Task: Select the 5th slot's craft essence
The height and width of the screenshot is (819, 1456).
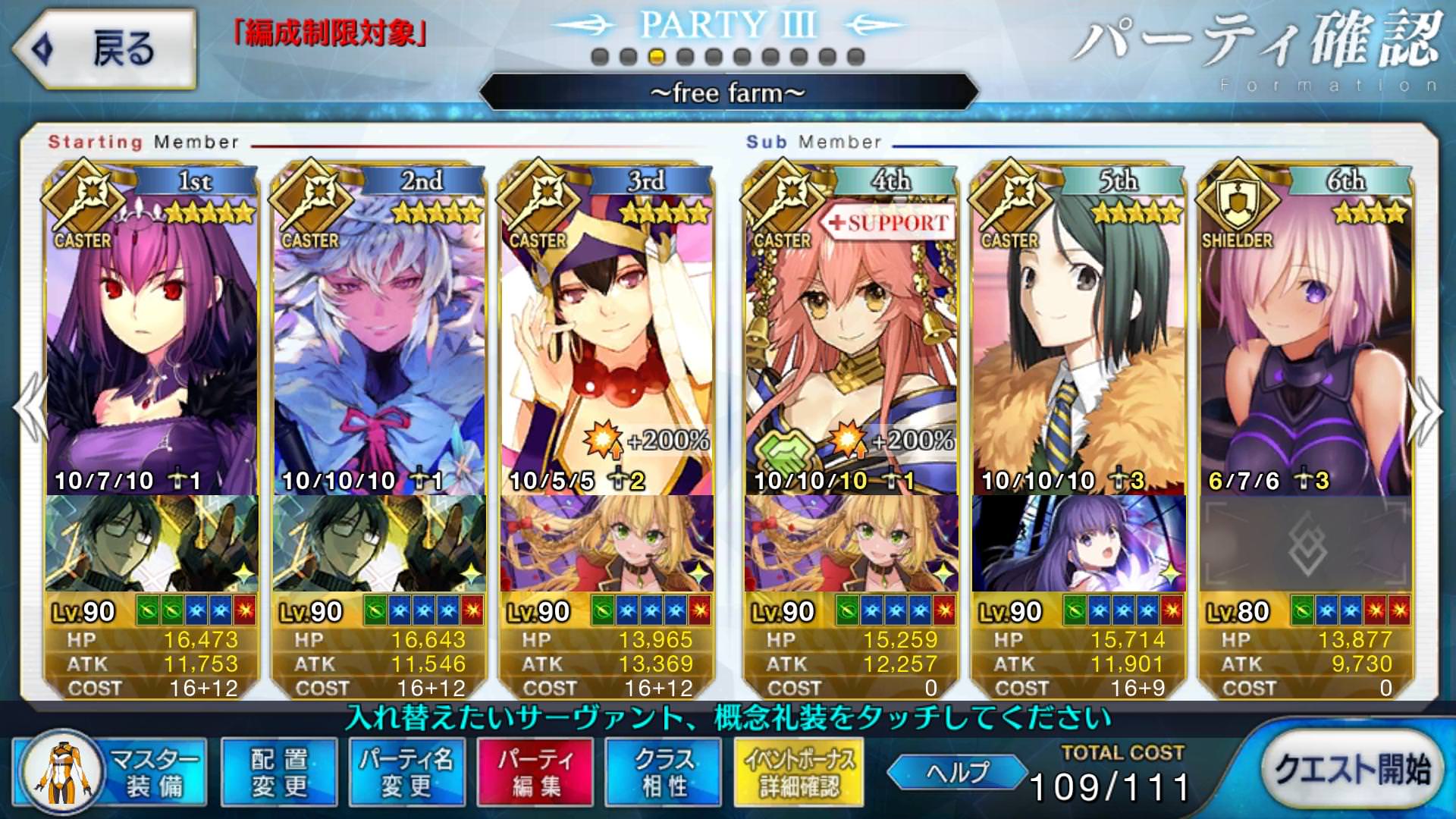Action: pos(1078,543)
